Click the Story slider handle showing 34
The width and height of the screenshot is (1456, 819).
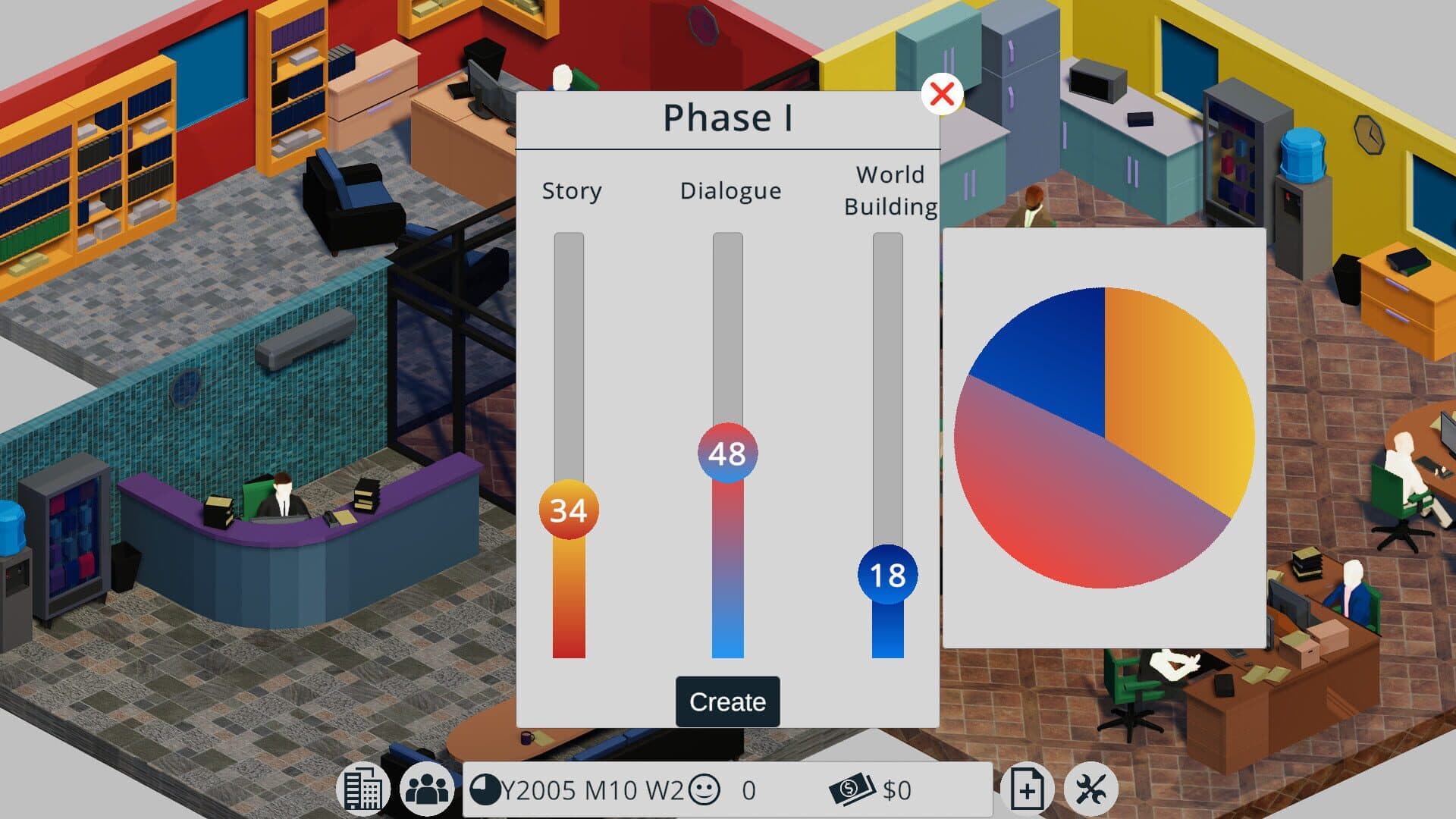[569, 510]
